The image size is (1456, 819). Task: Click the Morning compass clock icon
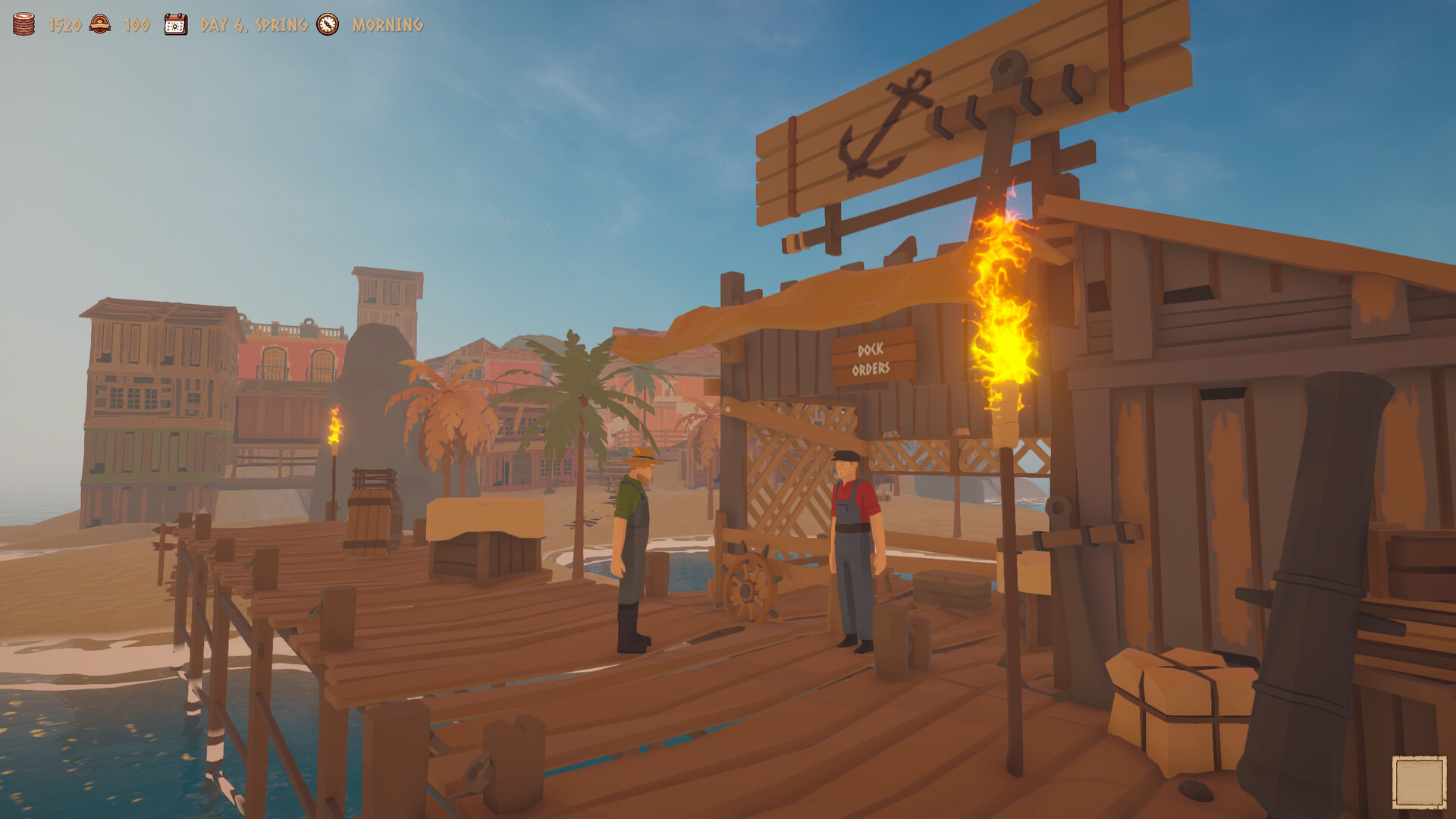point(326,25)
